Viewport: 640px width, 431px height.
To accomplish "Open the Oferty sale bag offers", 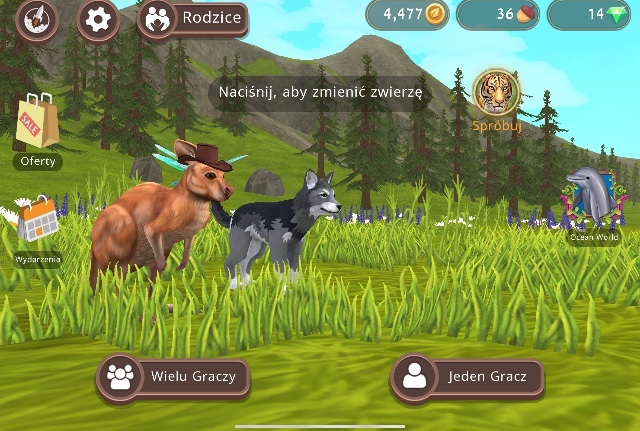I will [38, 129].
